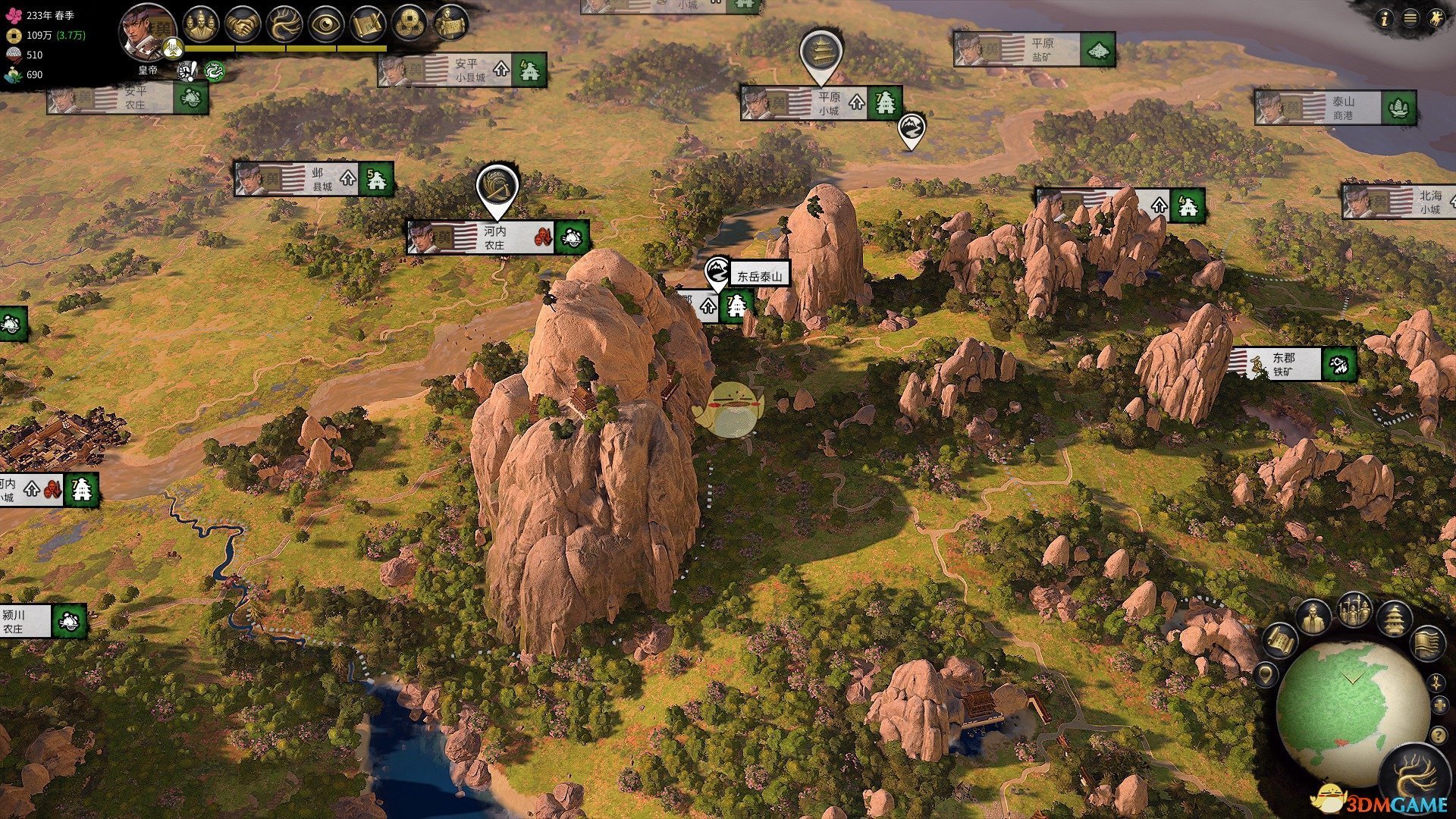The width and height of the screenshot is (1456, 819).
Task: End turn with the large tree button
Action: [x=1415, y=777]
